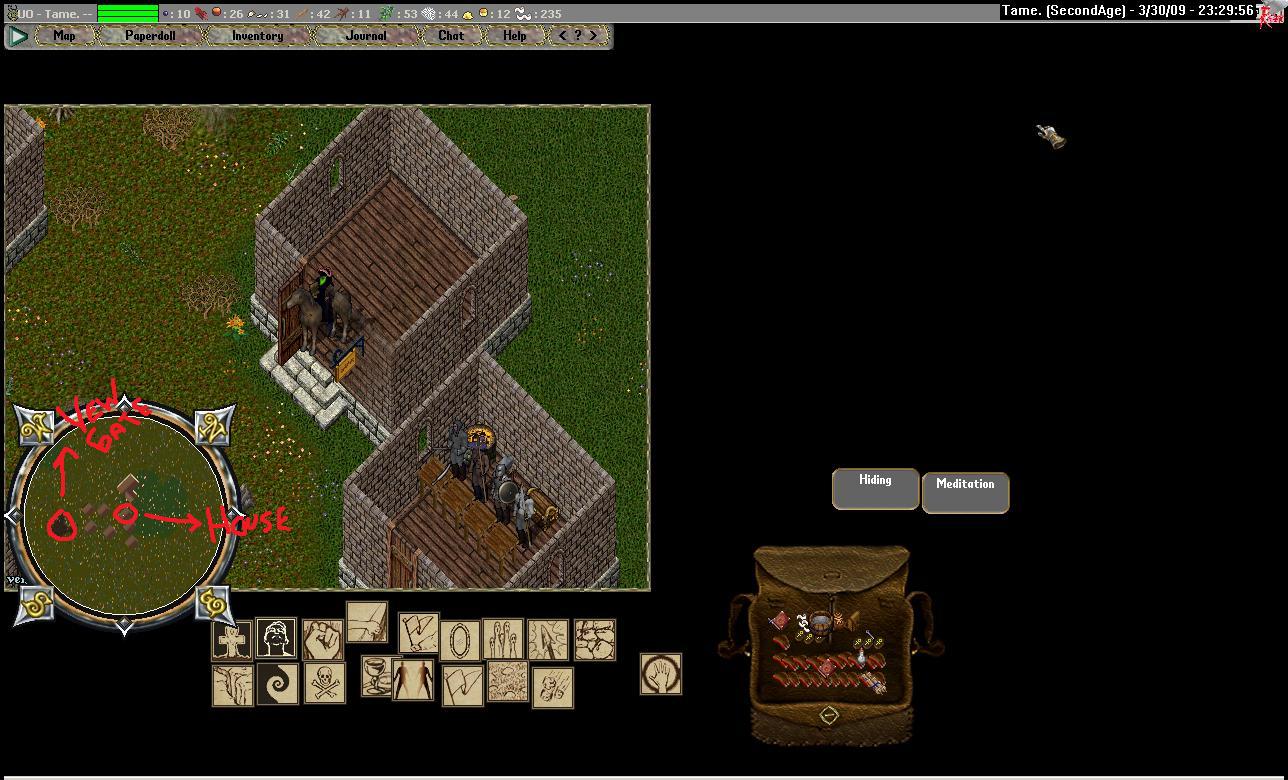This screenshot has height=780, width=1288.
Task: Open the Help menu
Action: [x=514, y=36]
